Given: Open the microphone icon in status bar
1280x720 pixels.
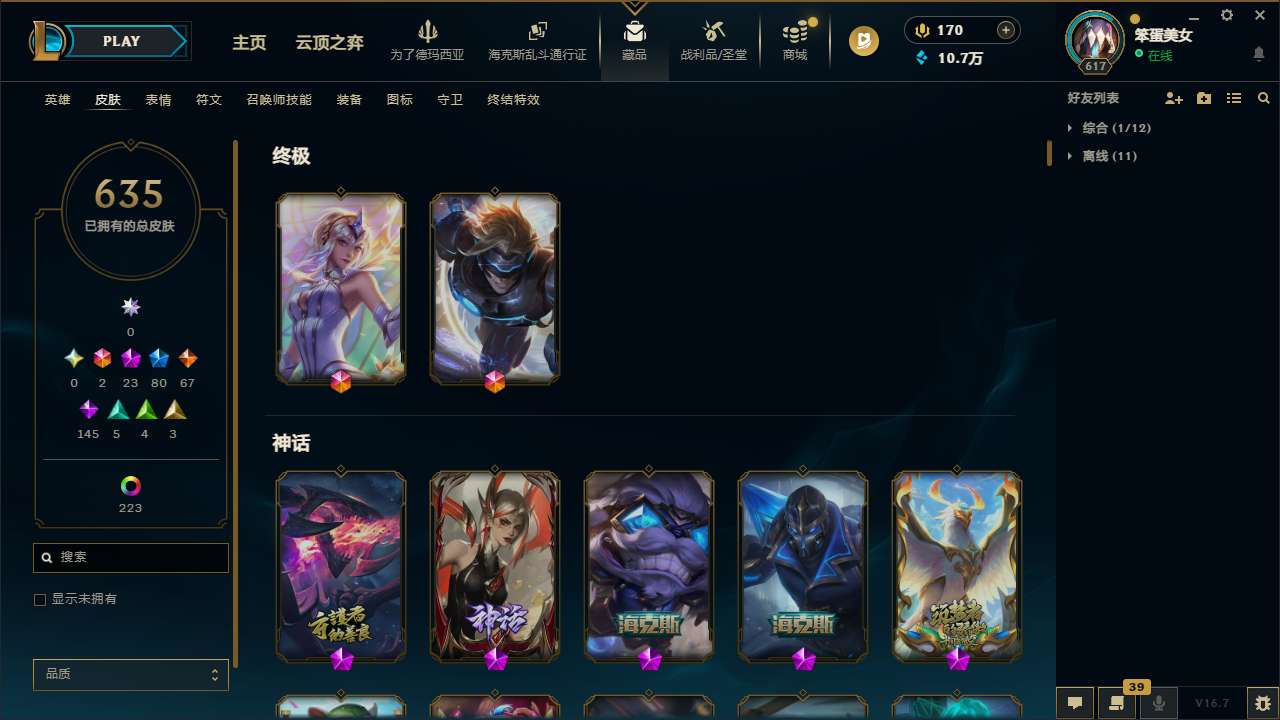Looking at the screenshot, I should point(1158,703).
